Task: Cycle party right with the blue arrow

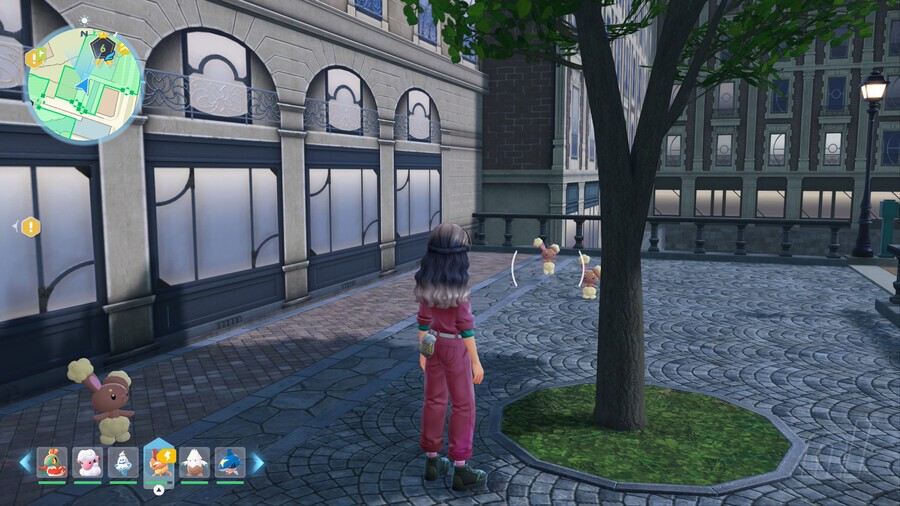Action: [x=257, y=463]
